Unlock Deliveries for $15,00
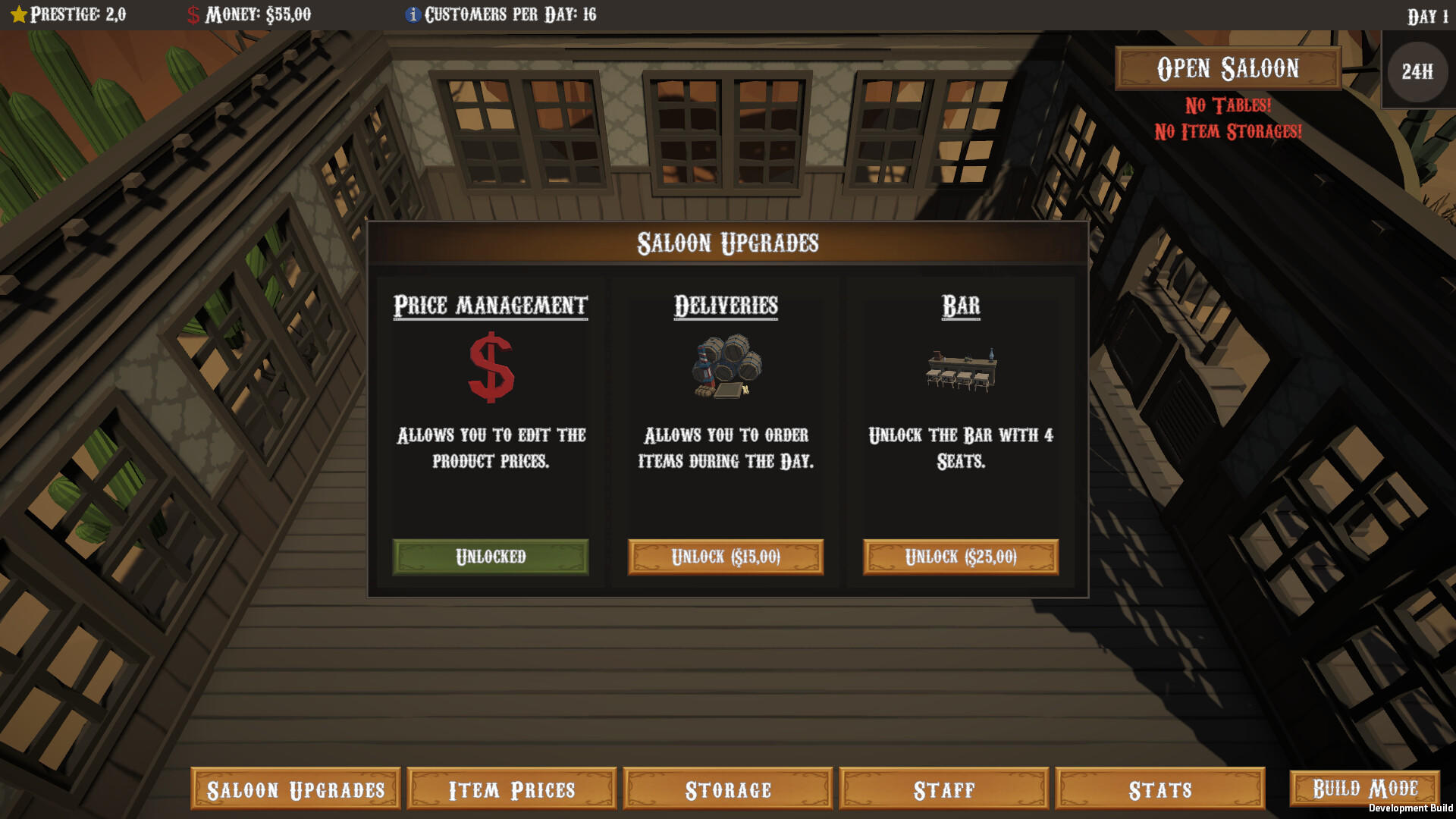This screenshot has width=1456, height=819. point(725,556)
